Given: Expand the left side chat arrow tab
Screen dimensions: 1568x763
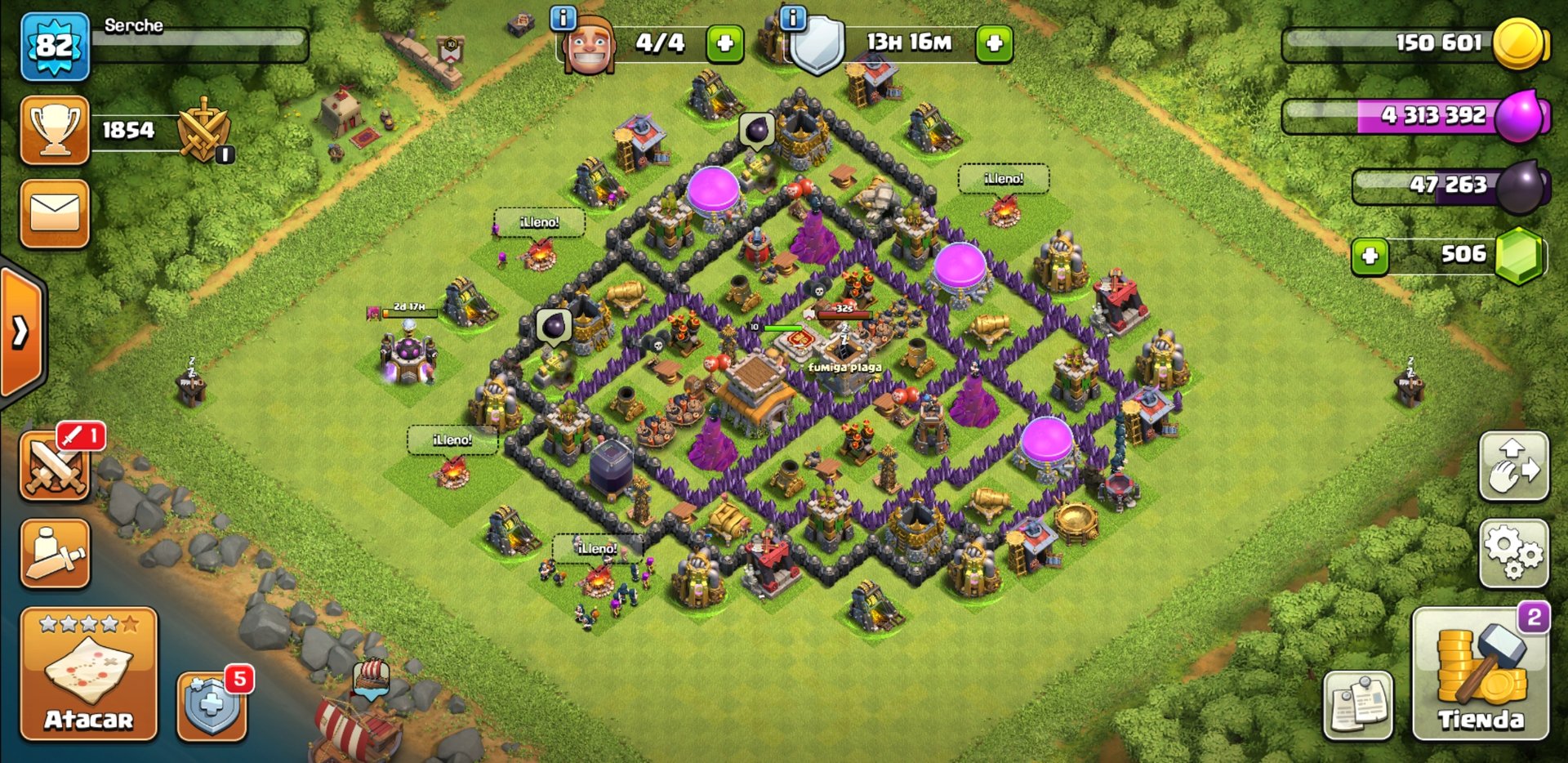Looking at the screenshot, I should pos(21,332).
